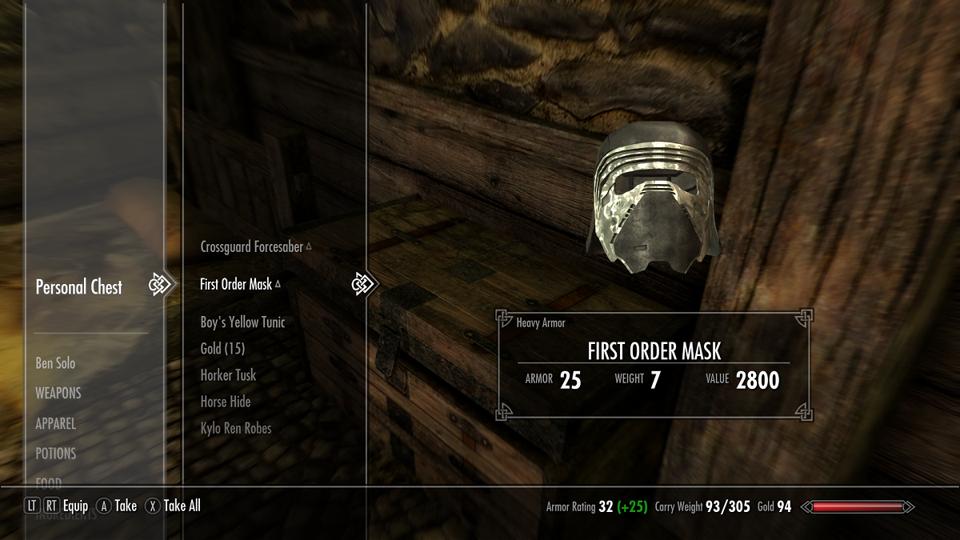Highlight the First Order Mask entry
Image resolution: width=960 pixels, height=540 pixels.
(236, 284)
